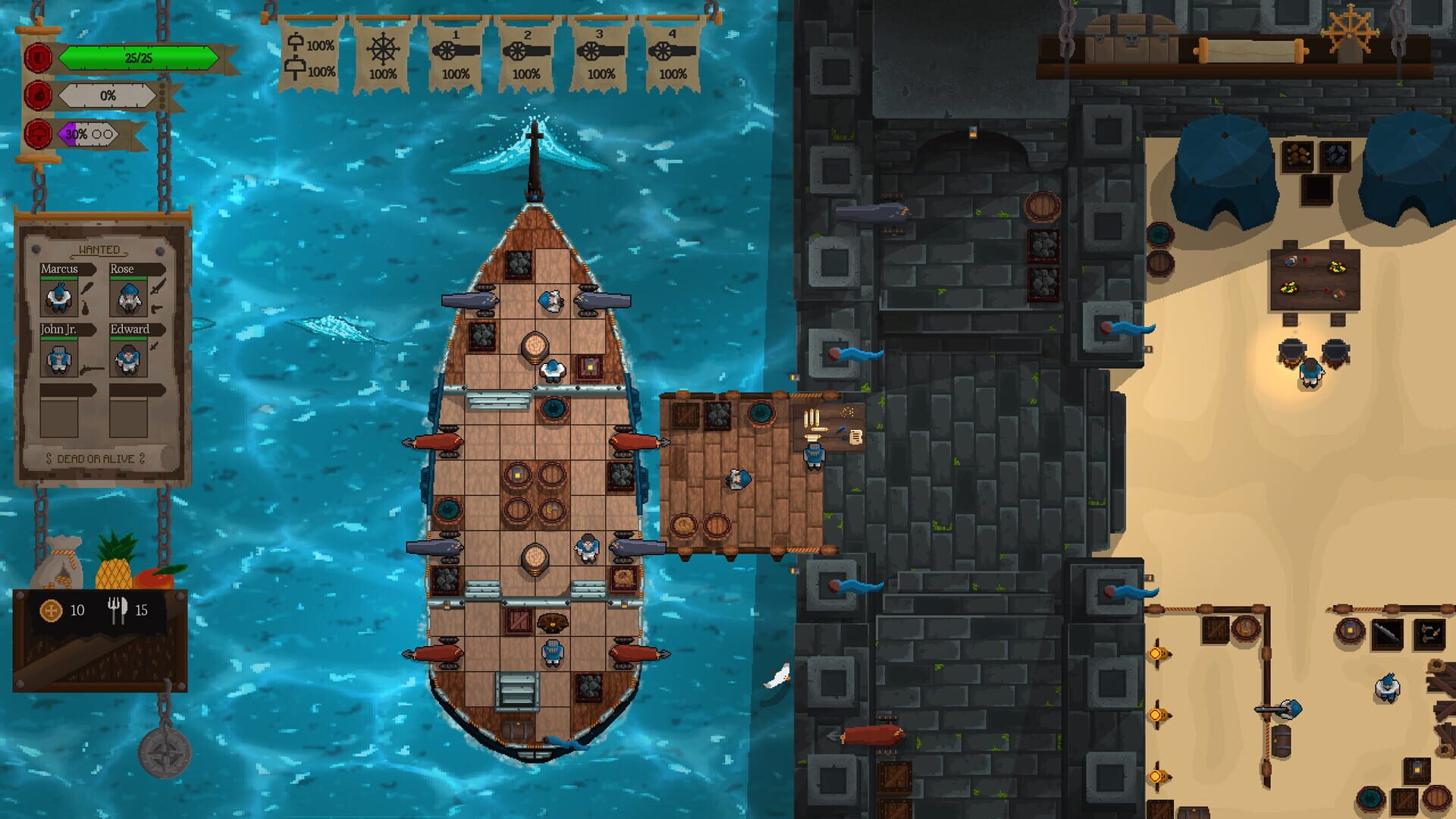Viewport: 1456px width, 819px height.
Task: Click the red crest icon beside the health bar
Action: 36,57
